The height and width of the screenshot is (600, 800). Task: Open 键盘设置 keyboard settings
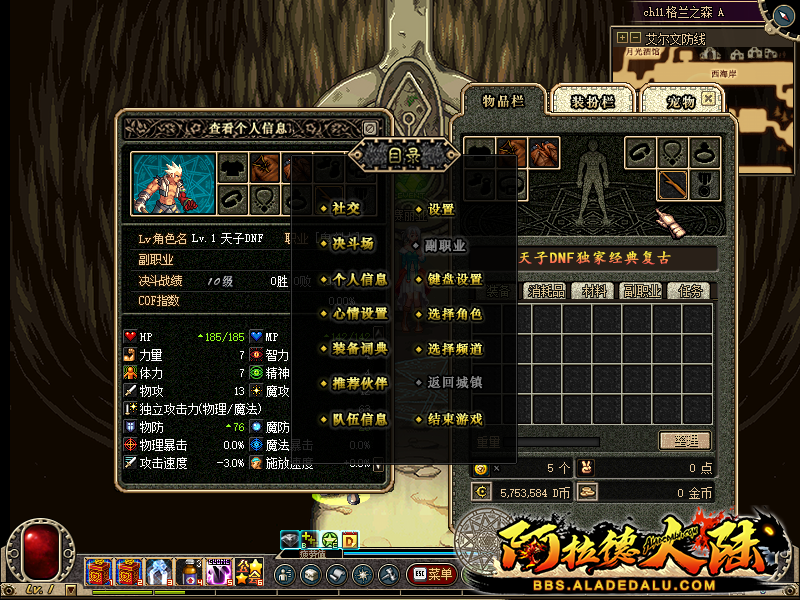(454, 279)
